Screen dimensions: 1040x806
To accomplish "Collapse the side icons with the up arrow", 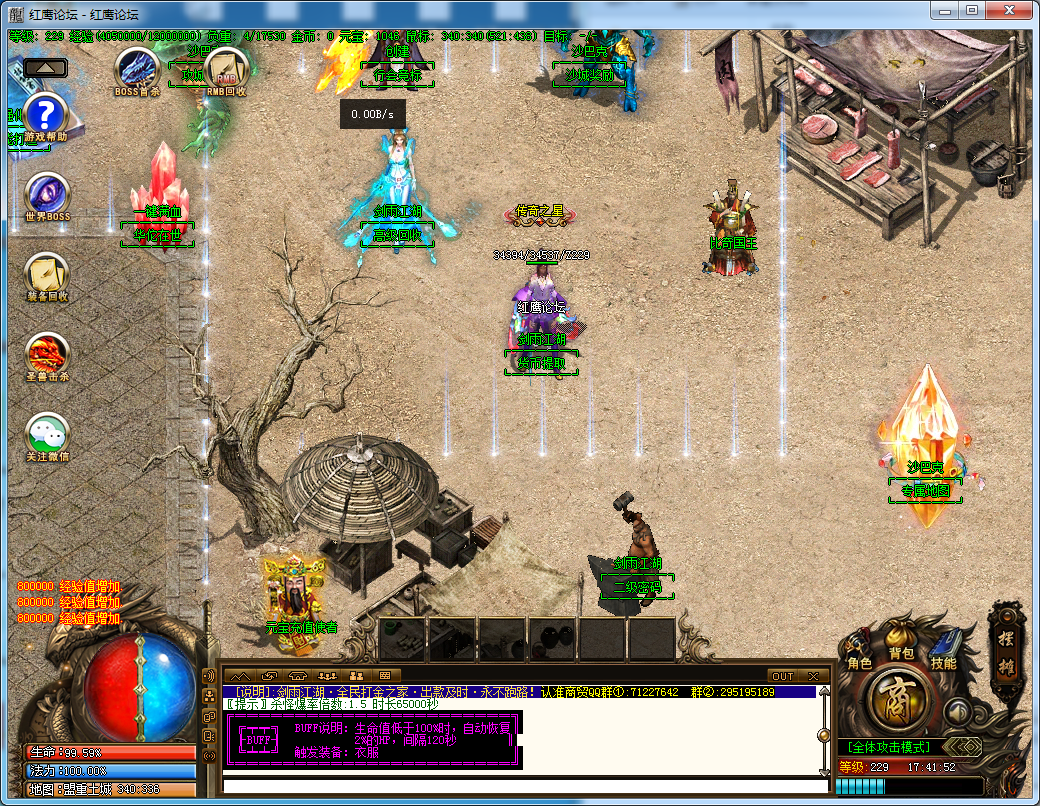I will click(x=45, y=68).
